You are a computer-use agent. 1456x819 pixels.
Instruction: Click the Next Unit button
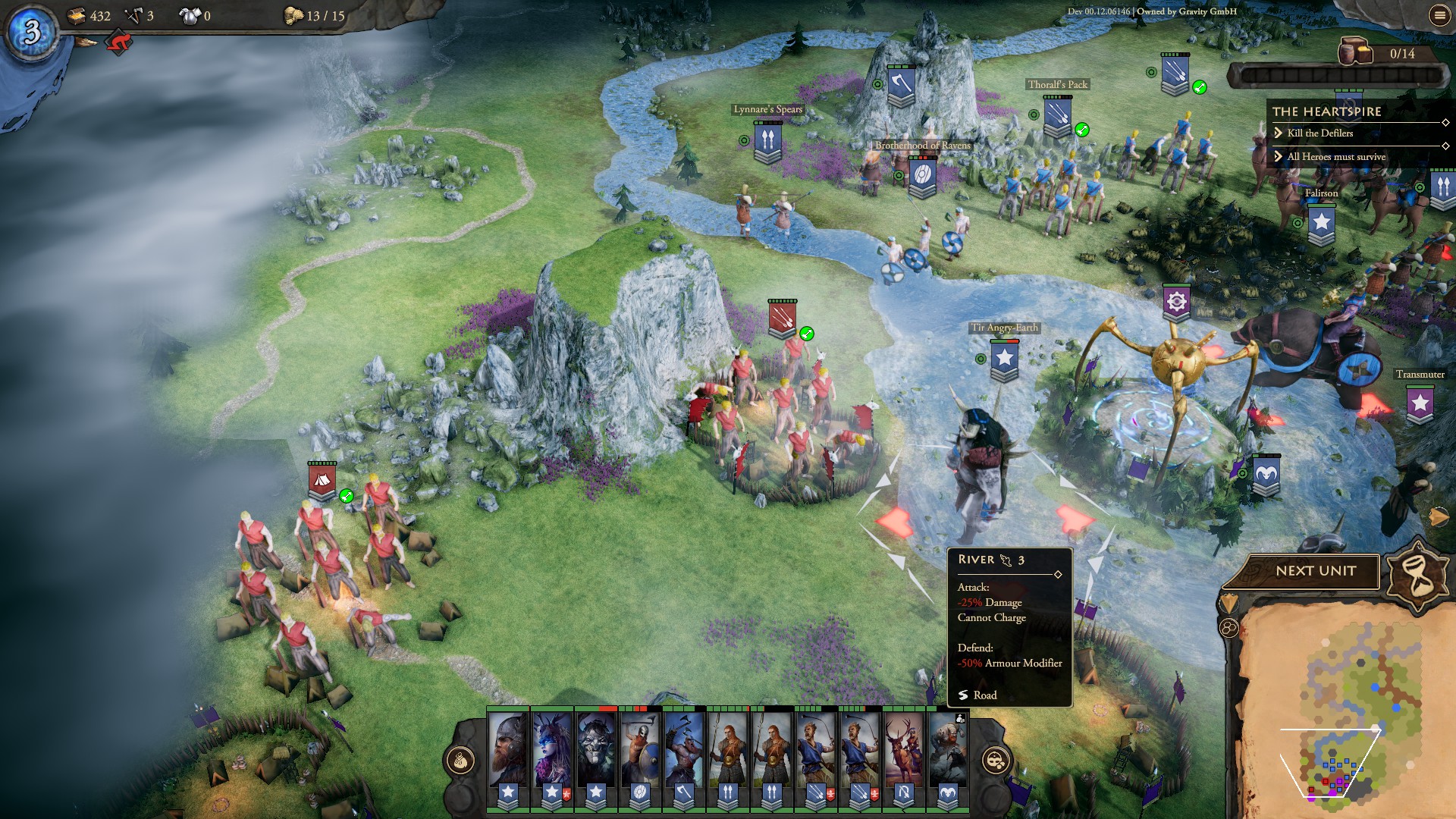[1315, 571]
